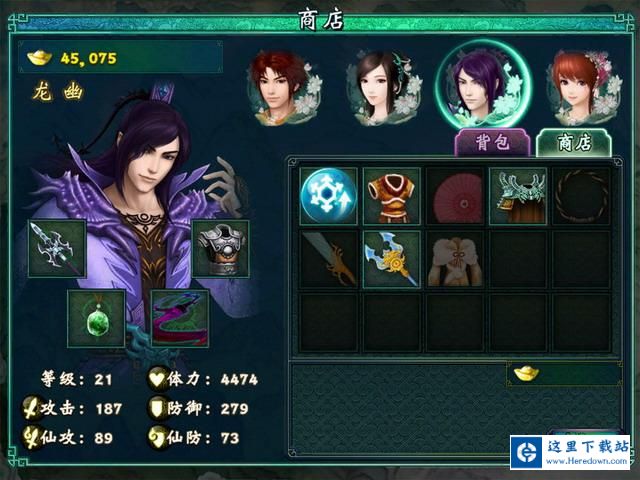Select the equipped green jade pendant slot
Image resolution: width=640 pixels, height=480 pixels.
96,318
